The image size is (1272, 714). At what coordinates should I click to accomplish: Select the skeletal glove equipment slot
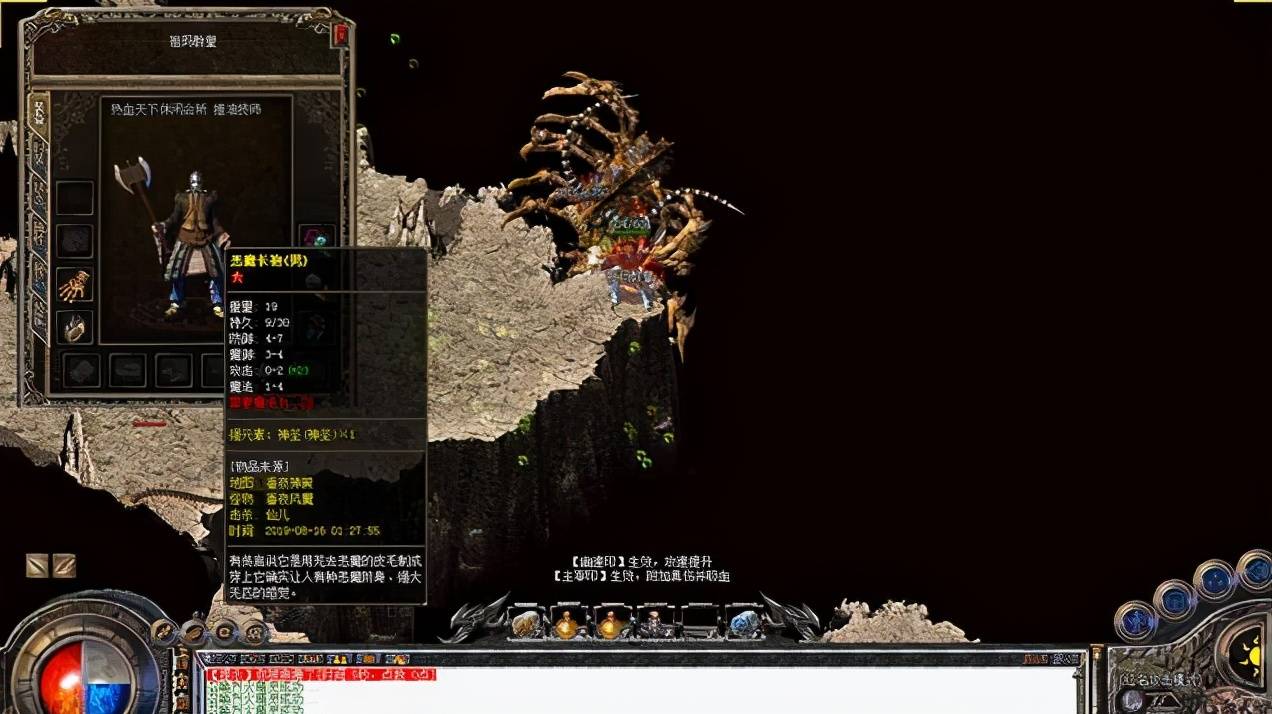[x=74, y=285]
